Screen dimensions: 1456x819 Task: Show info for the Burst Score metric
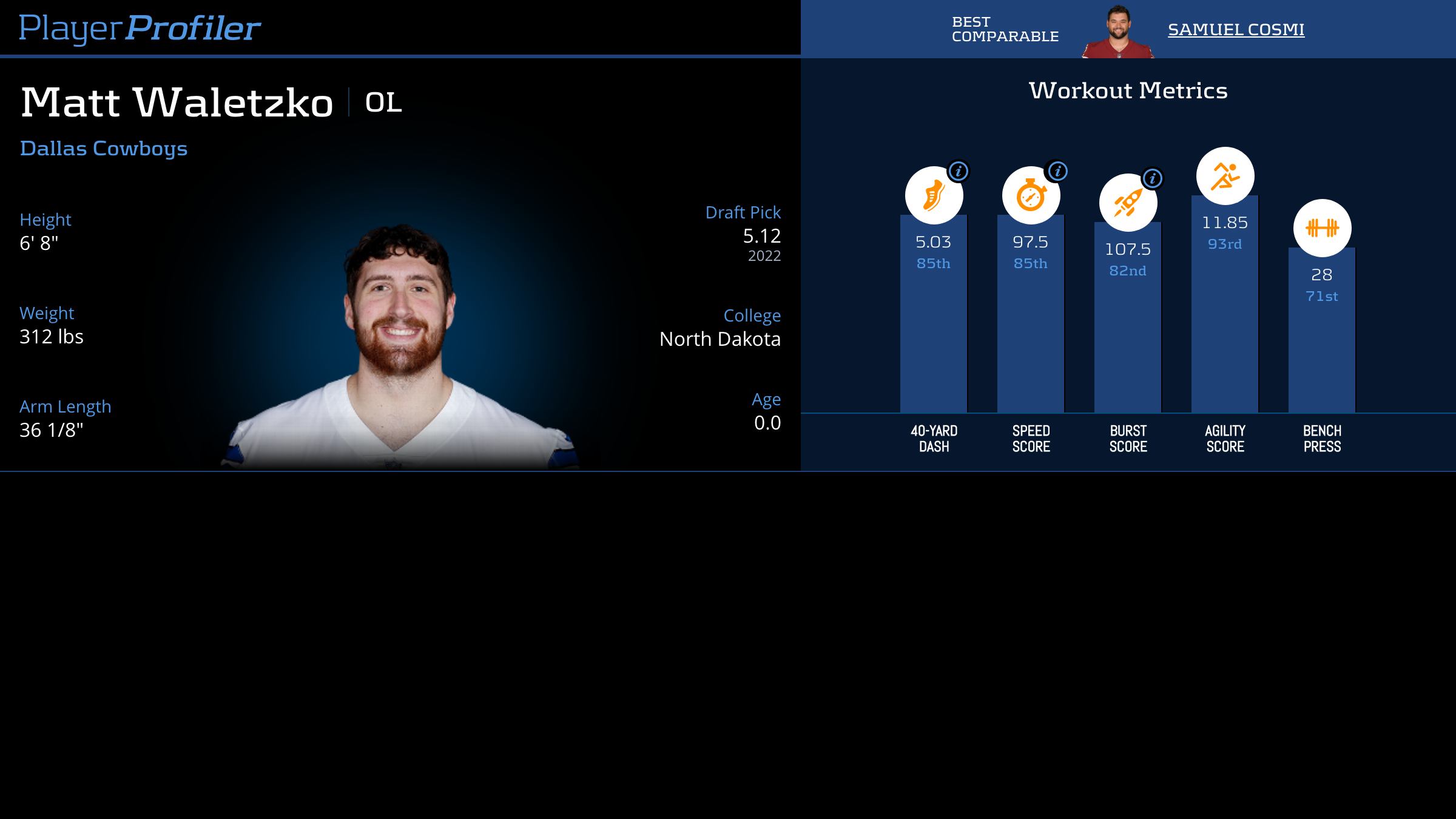[1153, 178]
